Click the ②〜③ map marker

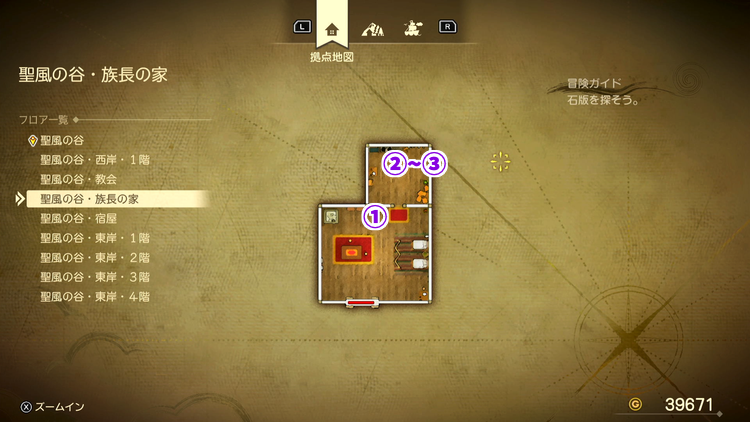pos(415,163)
